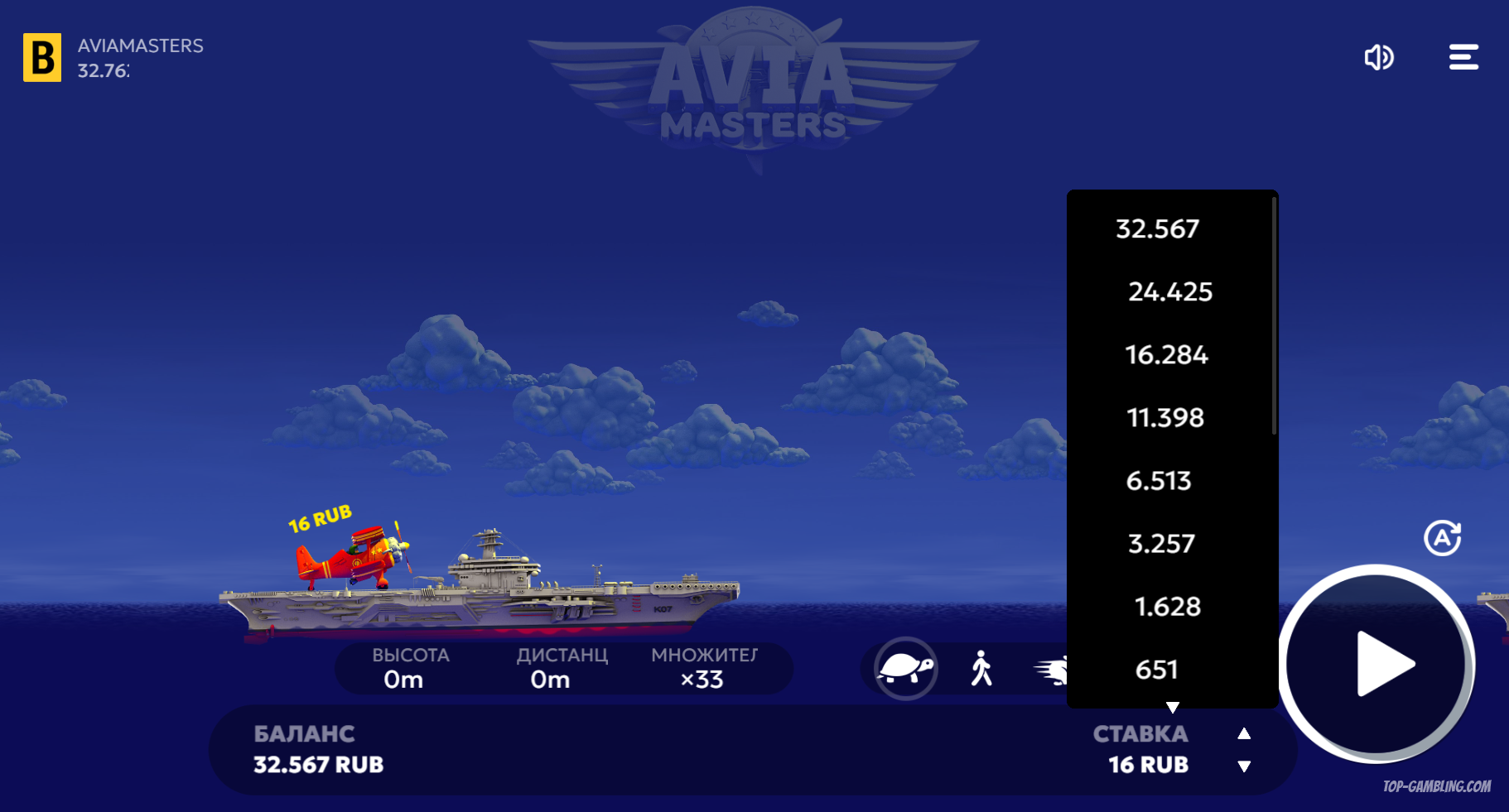This screenshot has height=812, width=1509.
Task: Click the yellow B logo
Action: click(42, 57)
